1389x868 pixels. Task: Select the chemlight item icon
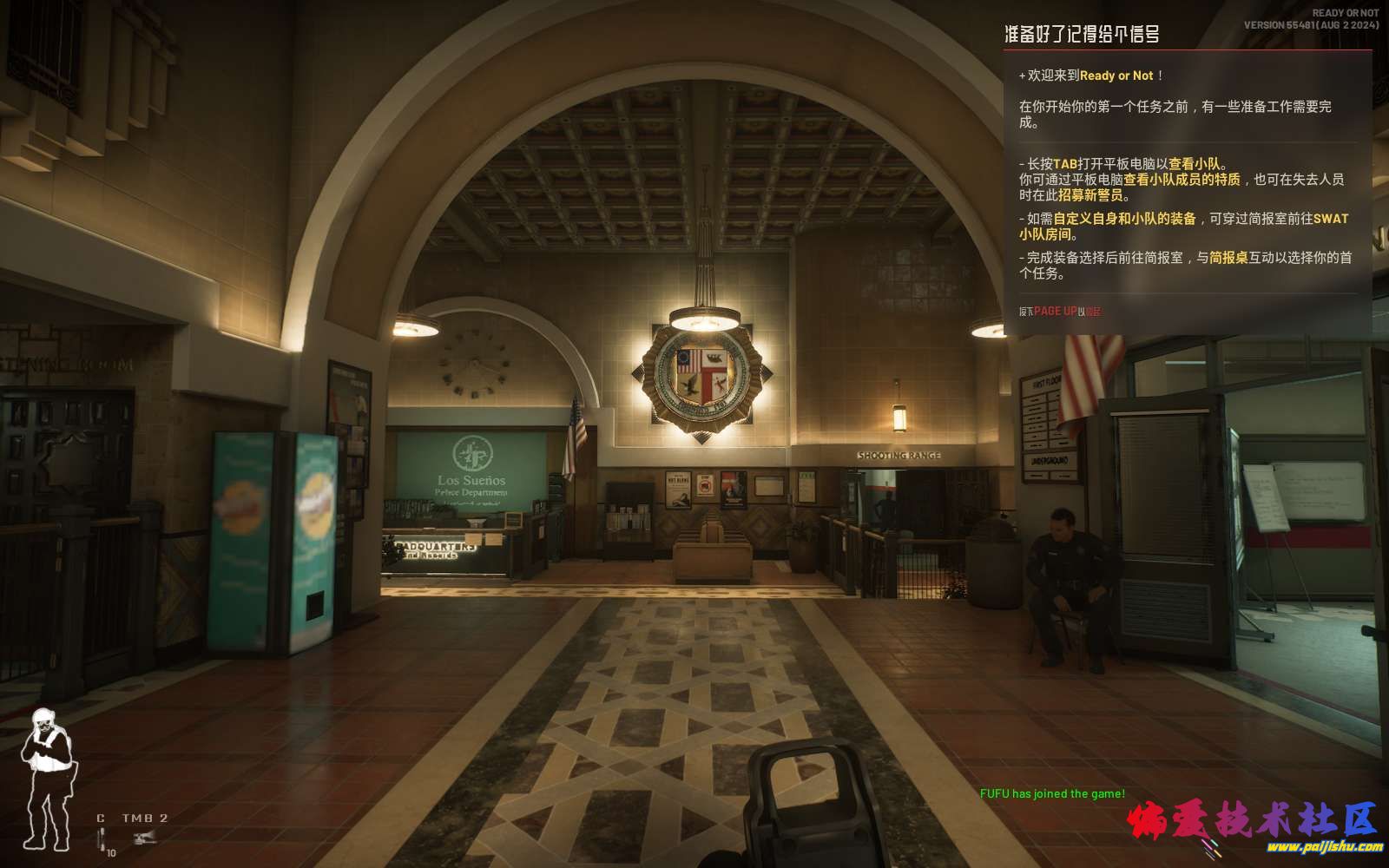click(102, 838)
